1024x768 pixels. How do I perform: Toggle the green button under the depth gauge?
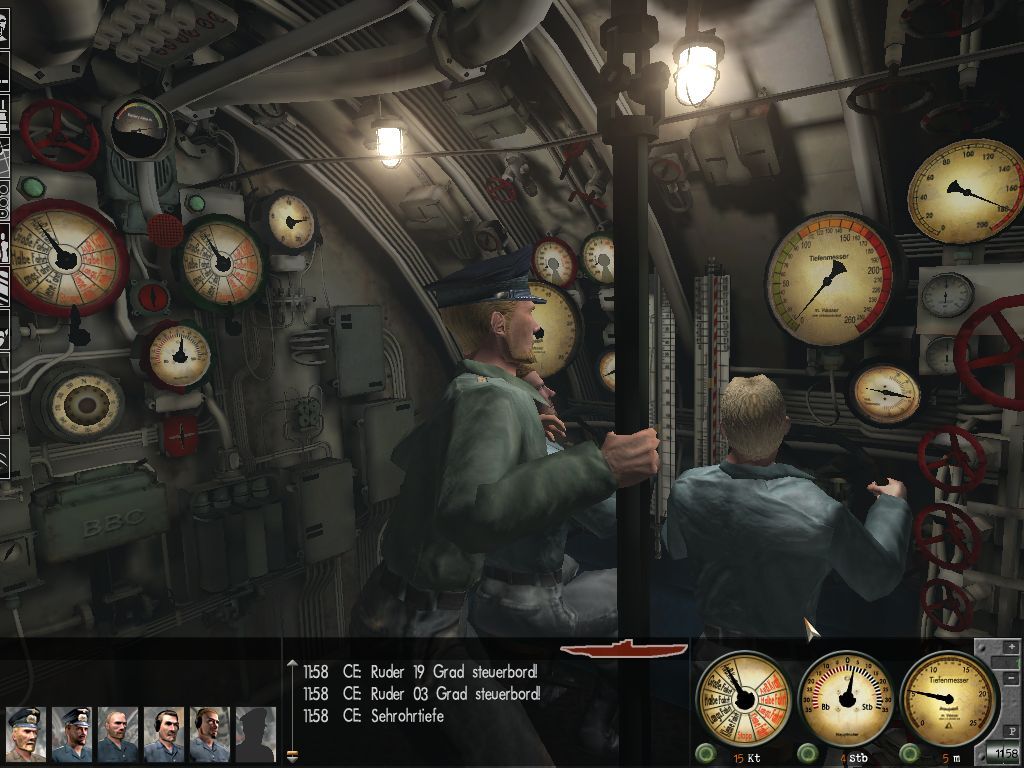909,753
